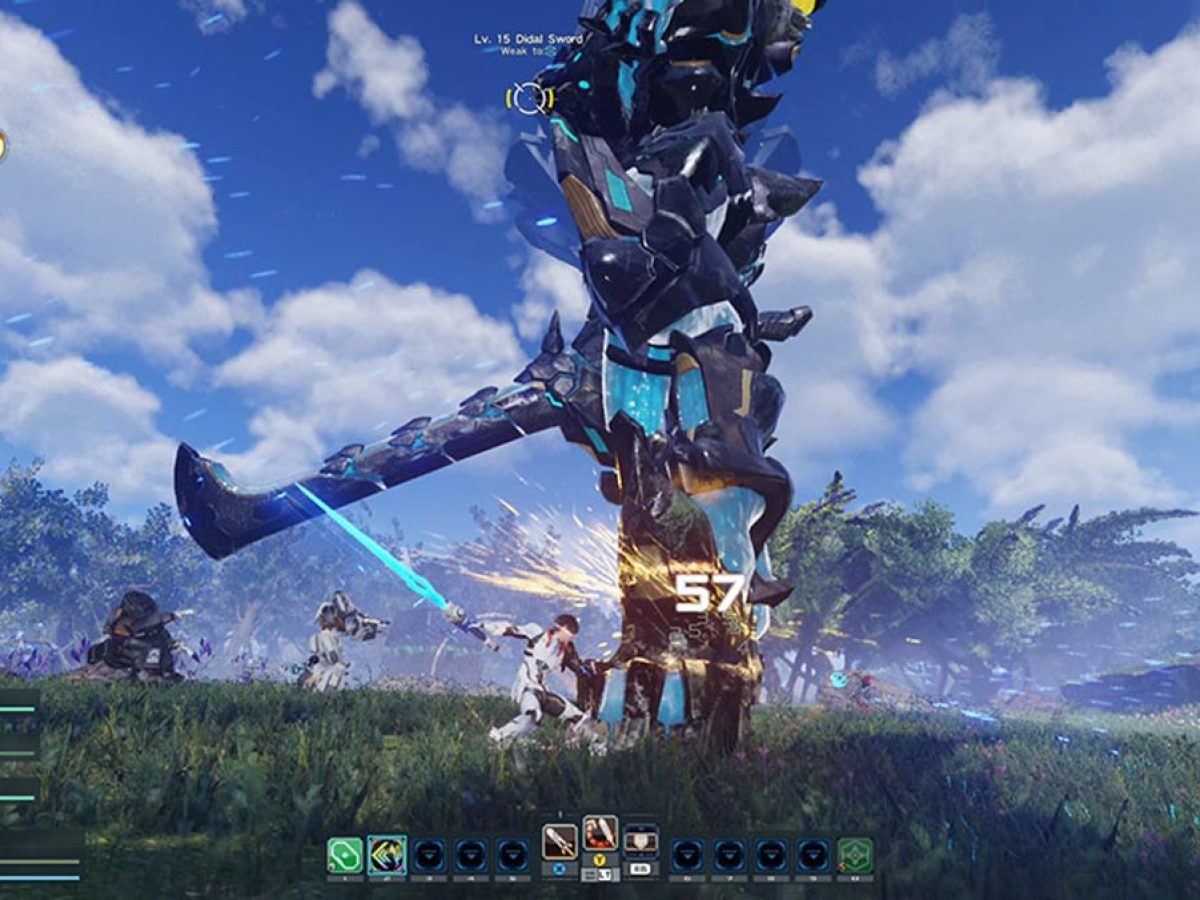Click the white guard action icon
This screenshot has width=1200, height=900.
640,842
